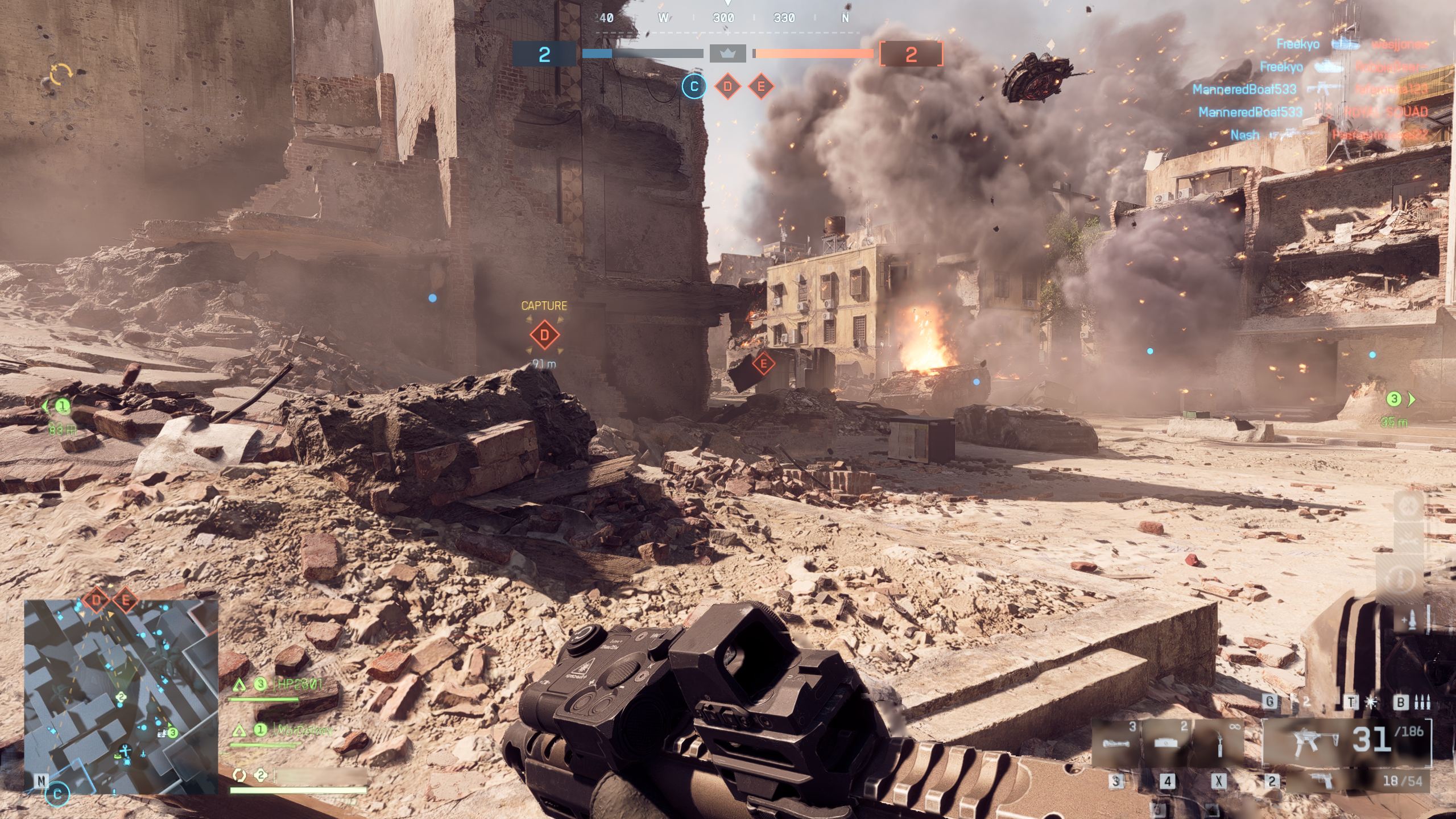Select the red D objective icon in top bar
Screen dimensions: 1456x819
[727, 87]
